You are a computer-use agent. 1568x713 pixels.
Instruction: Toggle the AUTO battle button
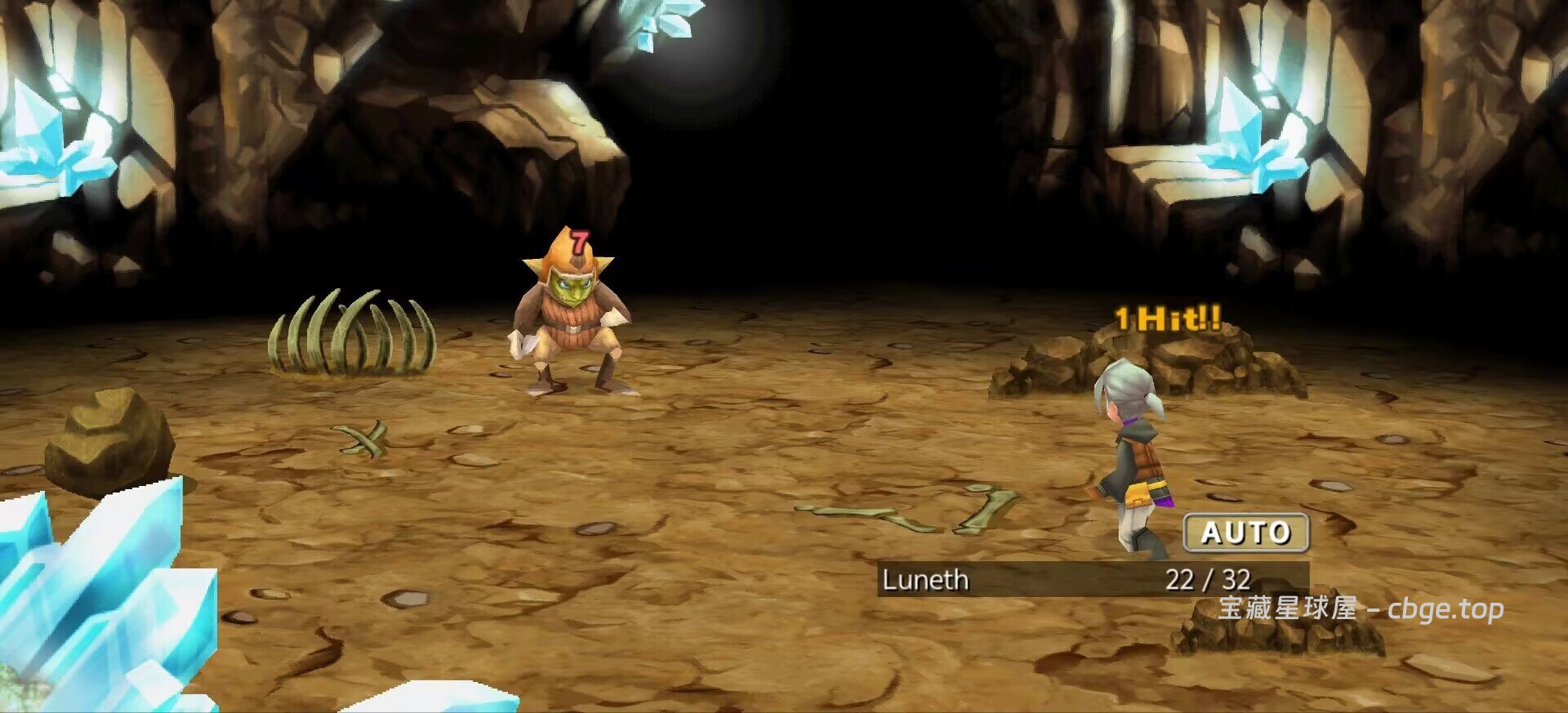[x=1245, y=533]
